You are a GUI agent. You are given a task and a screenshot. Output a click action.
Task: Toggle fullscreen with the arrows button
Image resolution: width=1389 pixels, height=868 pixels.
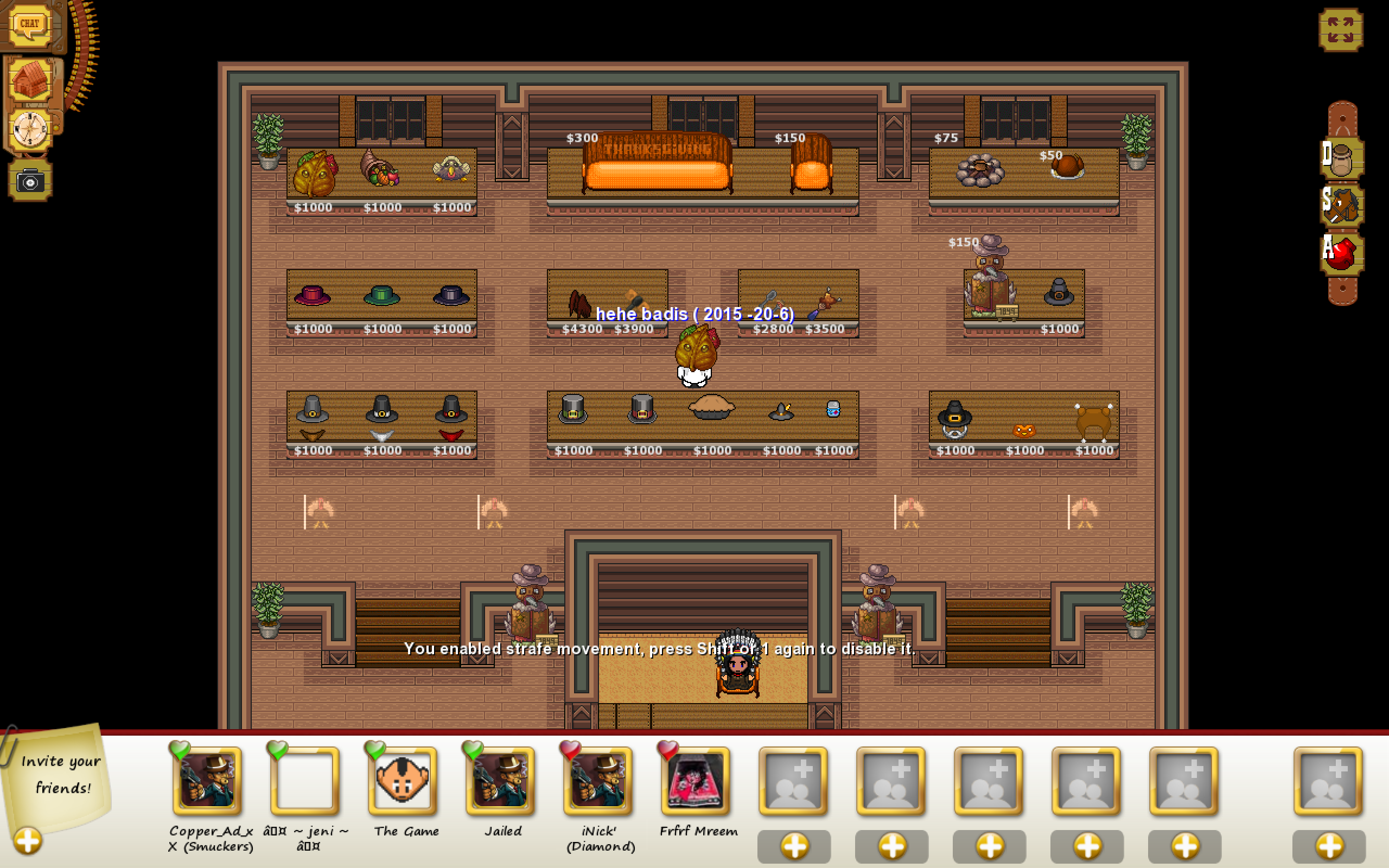point(1340,30)
